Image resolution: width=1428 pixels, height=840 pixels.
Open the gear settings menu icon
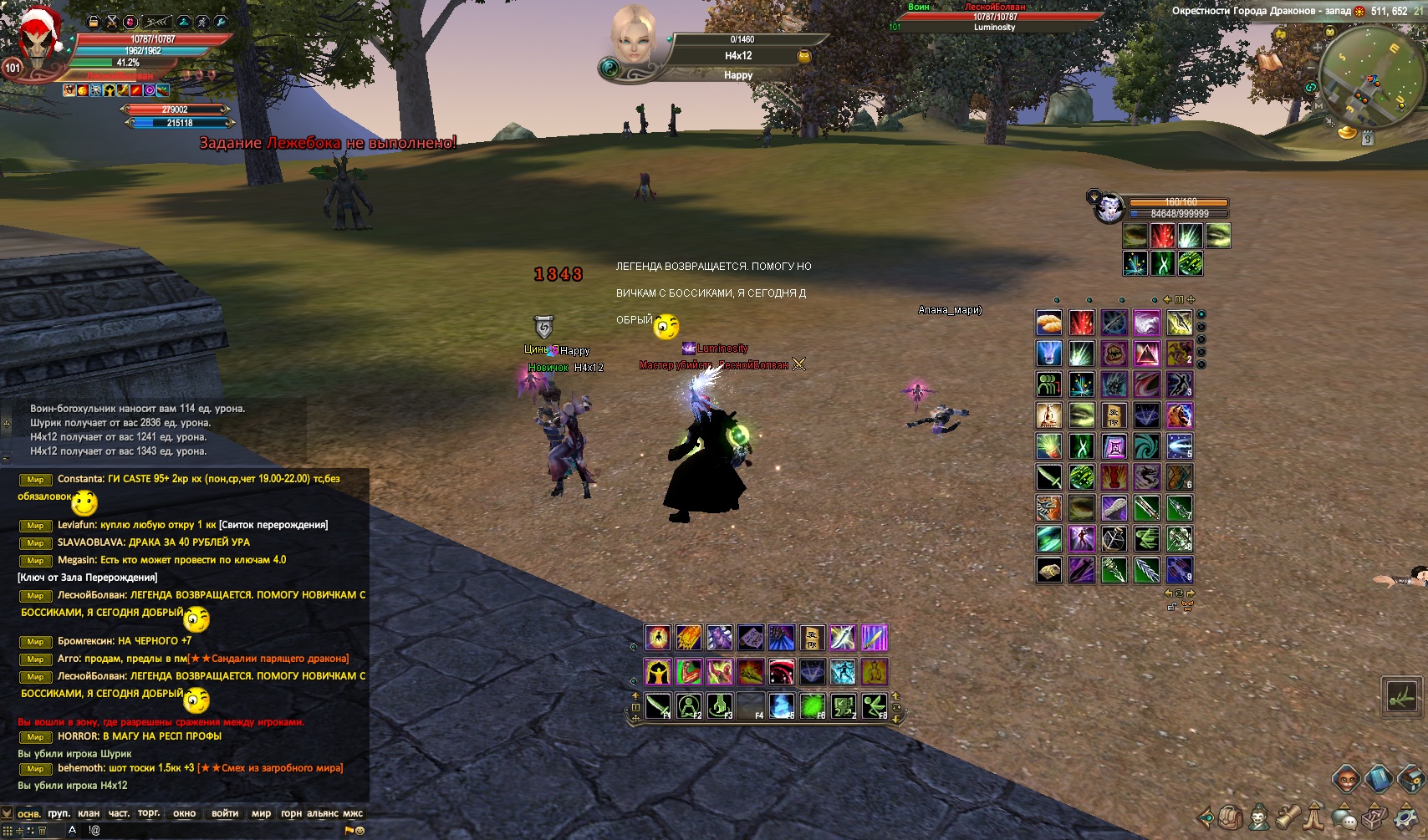tap(1404, 816)
